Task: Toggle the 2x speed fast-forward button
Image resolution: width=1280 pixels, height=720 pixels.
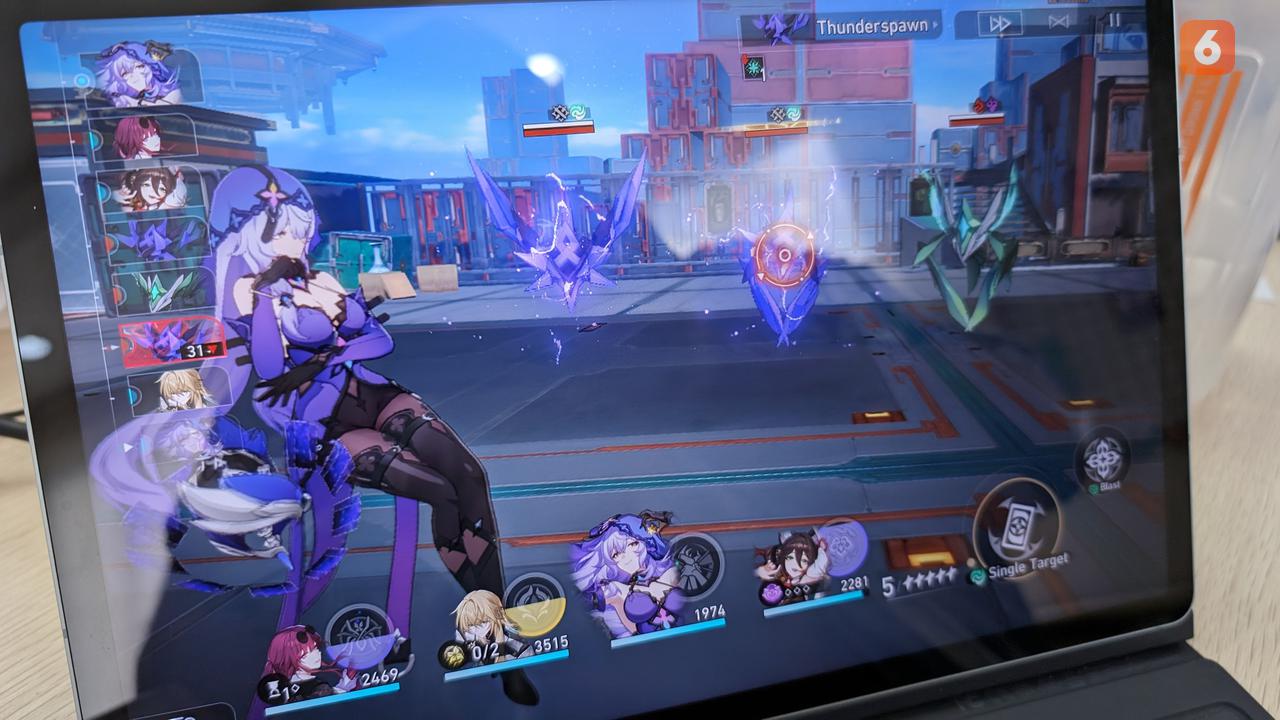Action: (x=999, y=23)
